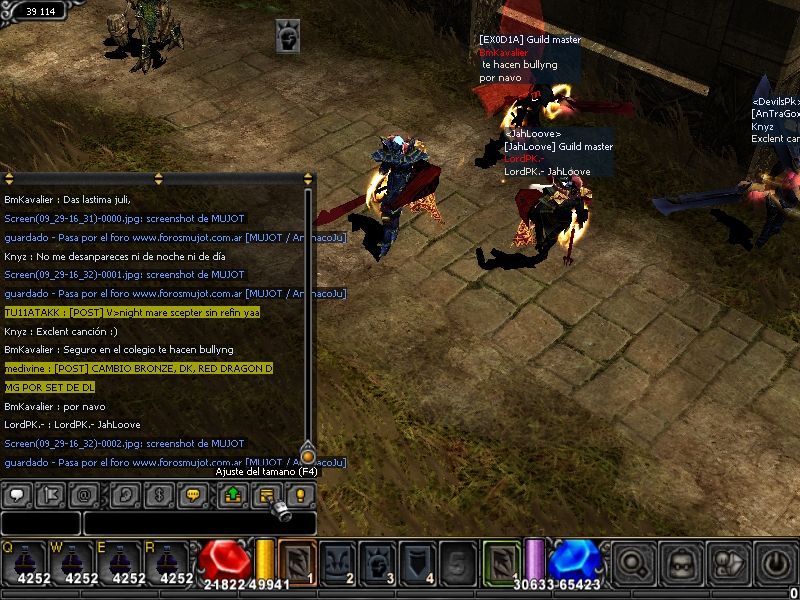Click the chat window size adjust button
This screenshot has height=600, width=800.
pos(267,495)
